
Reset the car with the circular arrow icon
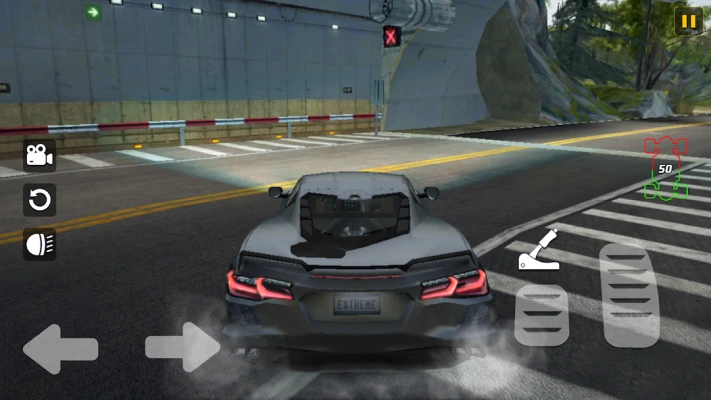pyautogui.click(x=39, y=200)
